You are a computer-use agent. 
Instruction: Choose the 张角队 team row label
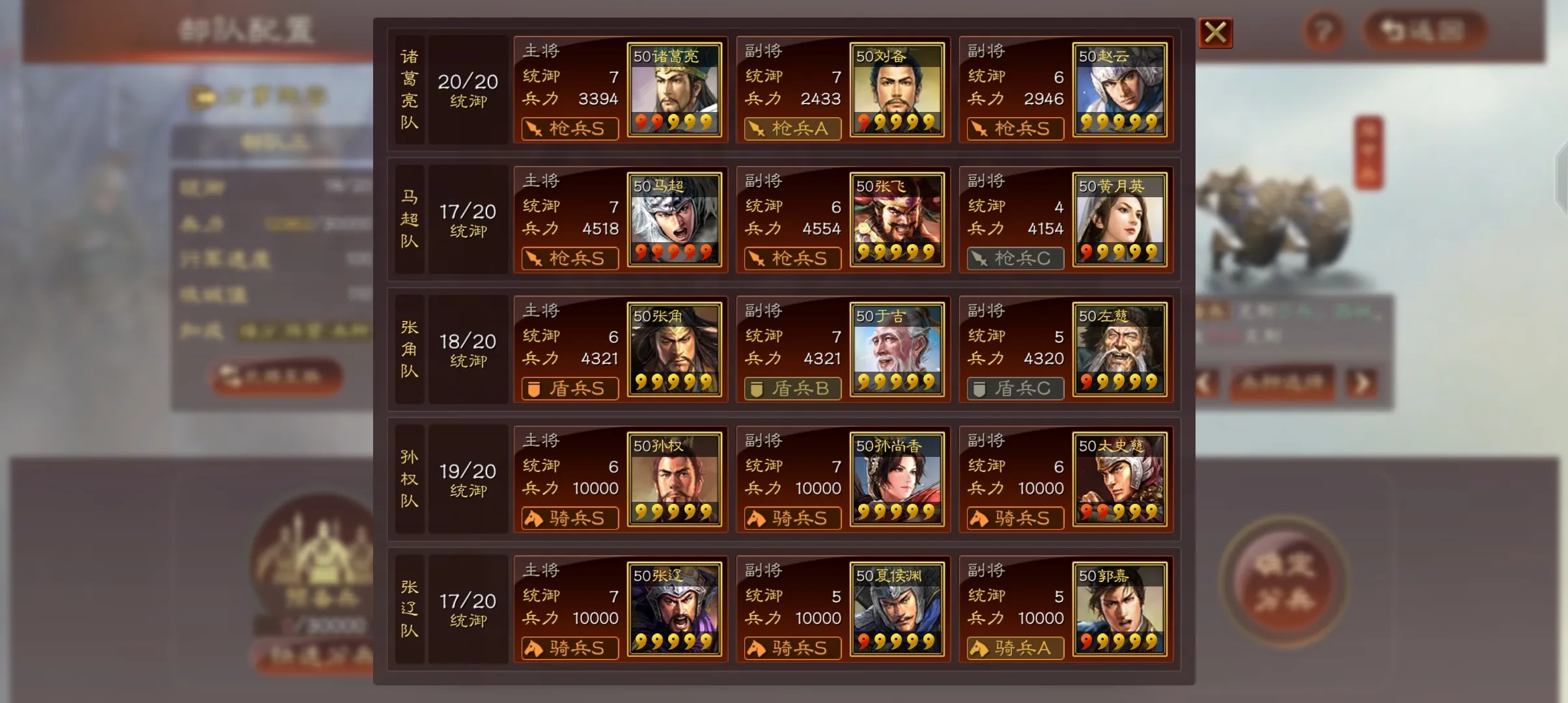(x=410, y=350)
